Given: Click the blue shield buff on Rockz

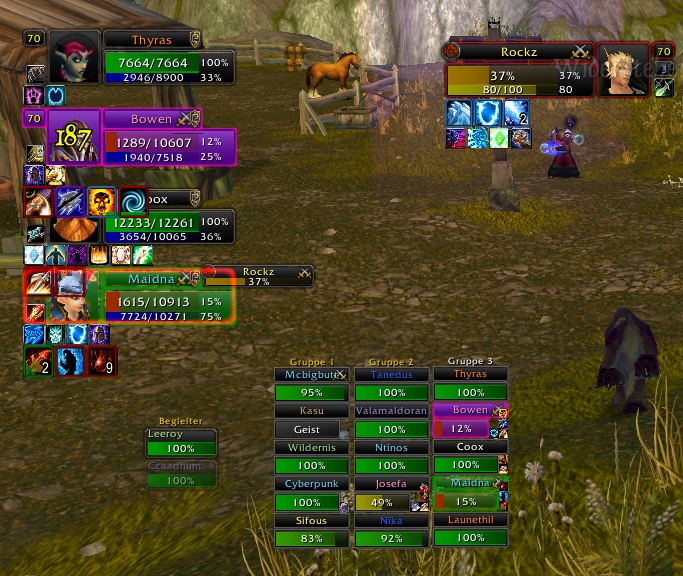Looking at the screenshot, I should tap(488, 113).
